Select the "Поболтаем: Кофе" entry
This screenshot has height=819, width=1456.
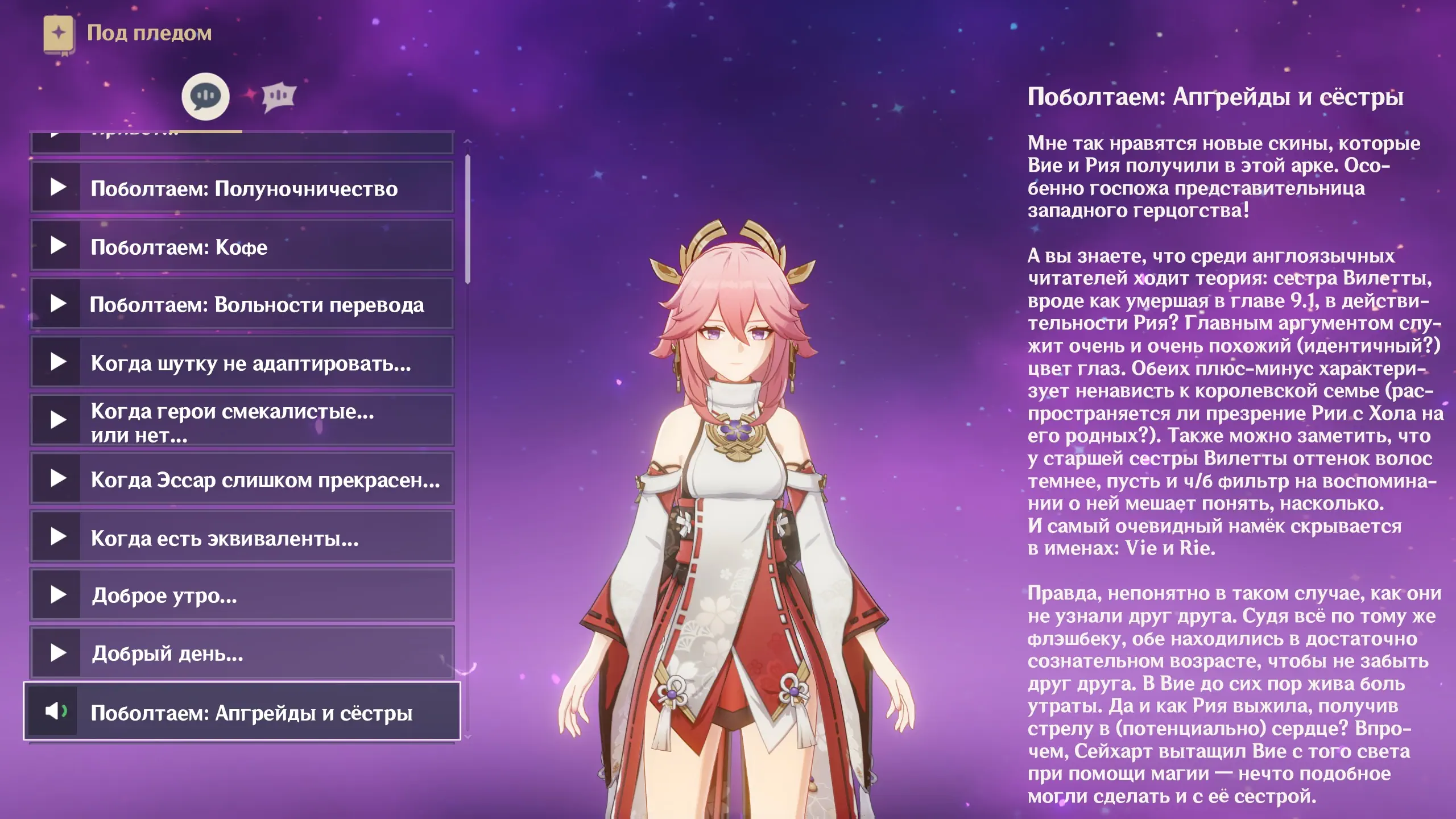pos(242,246)
